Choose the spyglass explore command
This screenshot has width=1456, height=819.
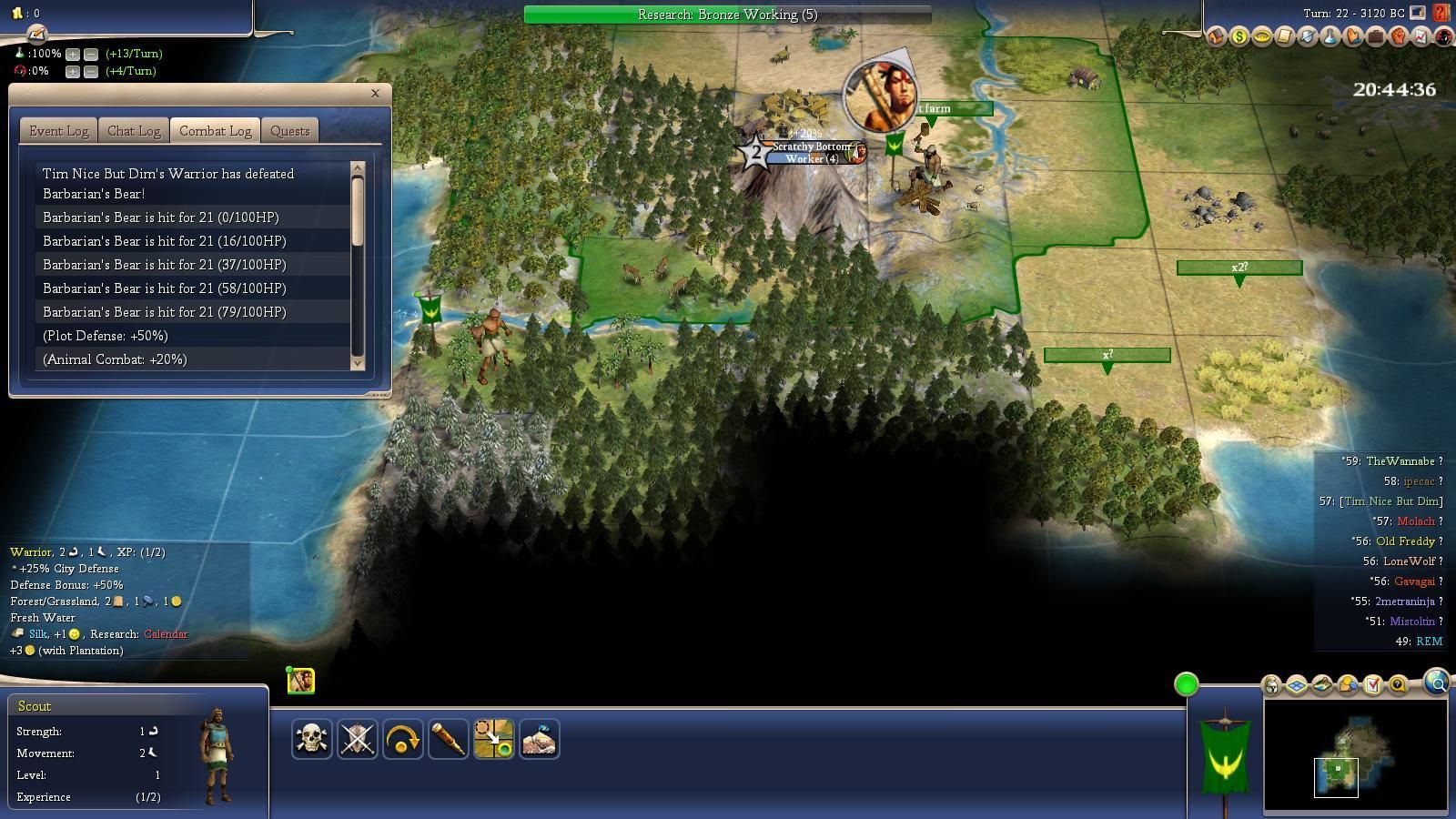click(448, 739)
